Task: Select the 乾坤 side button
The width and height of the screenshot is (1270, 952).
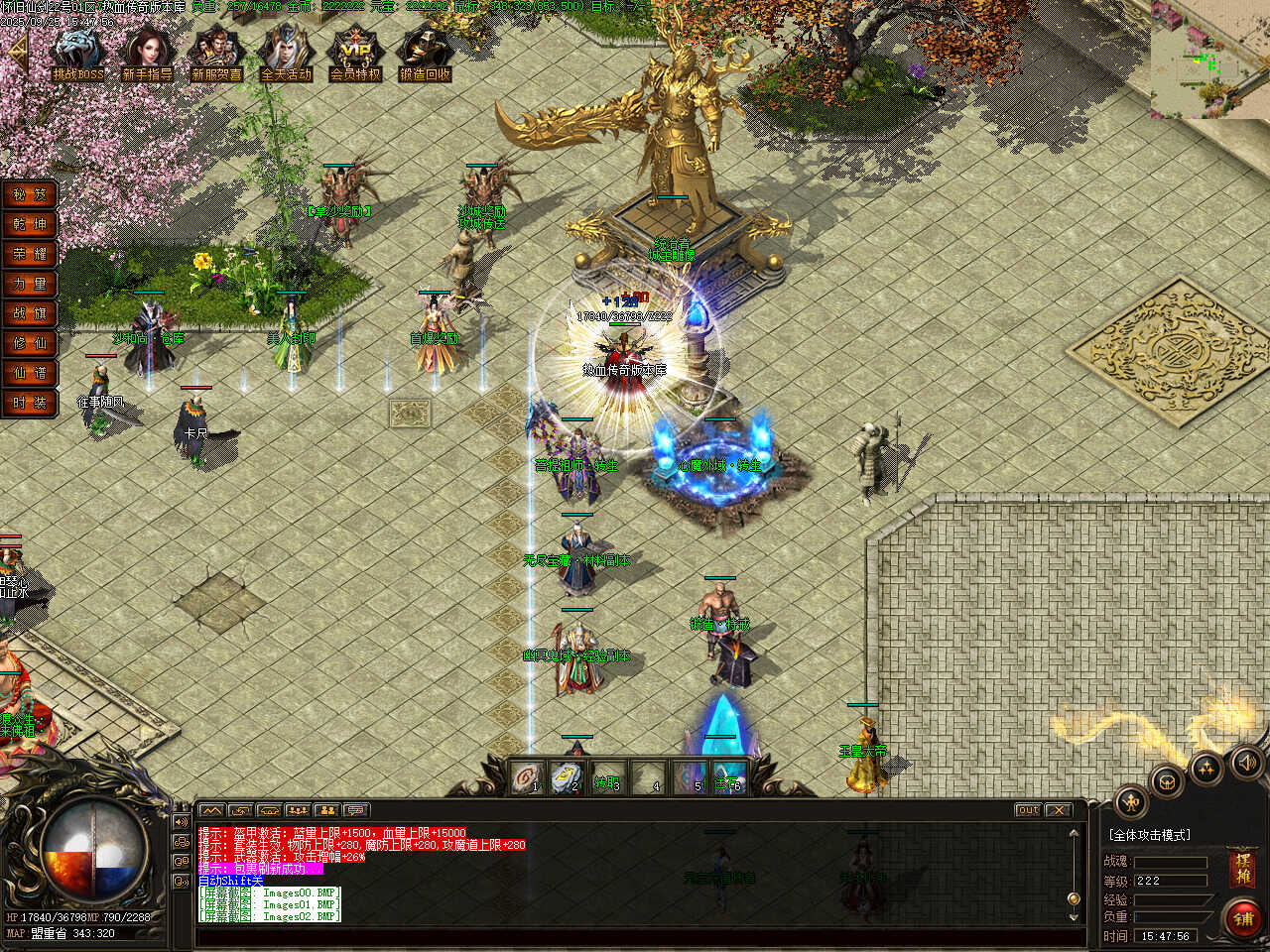Action: point(30,224)
